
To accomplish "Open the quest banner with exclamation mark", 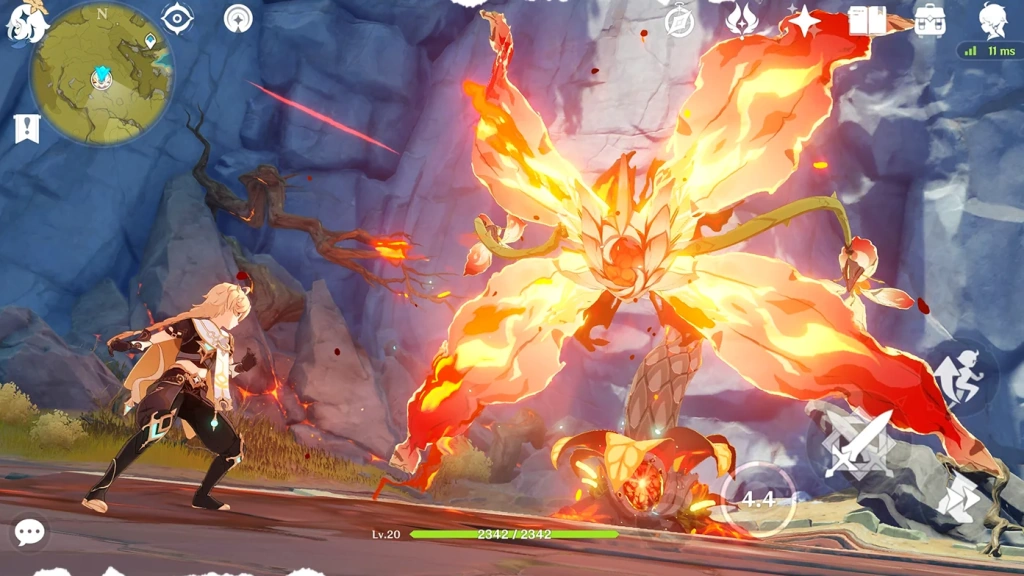I will 26,128.
